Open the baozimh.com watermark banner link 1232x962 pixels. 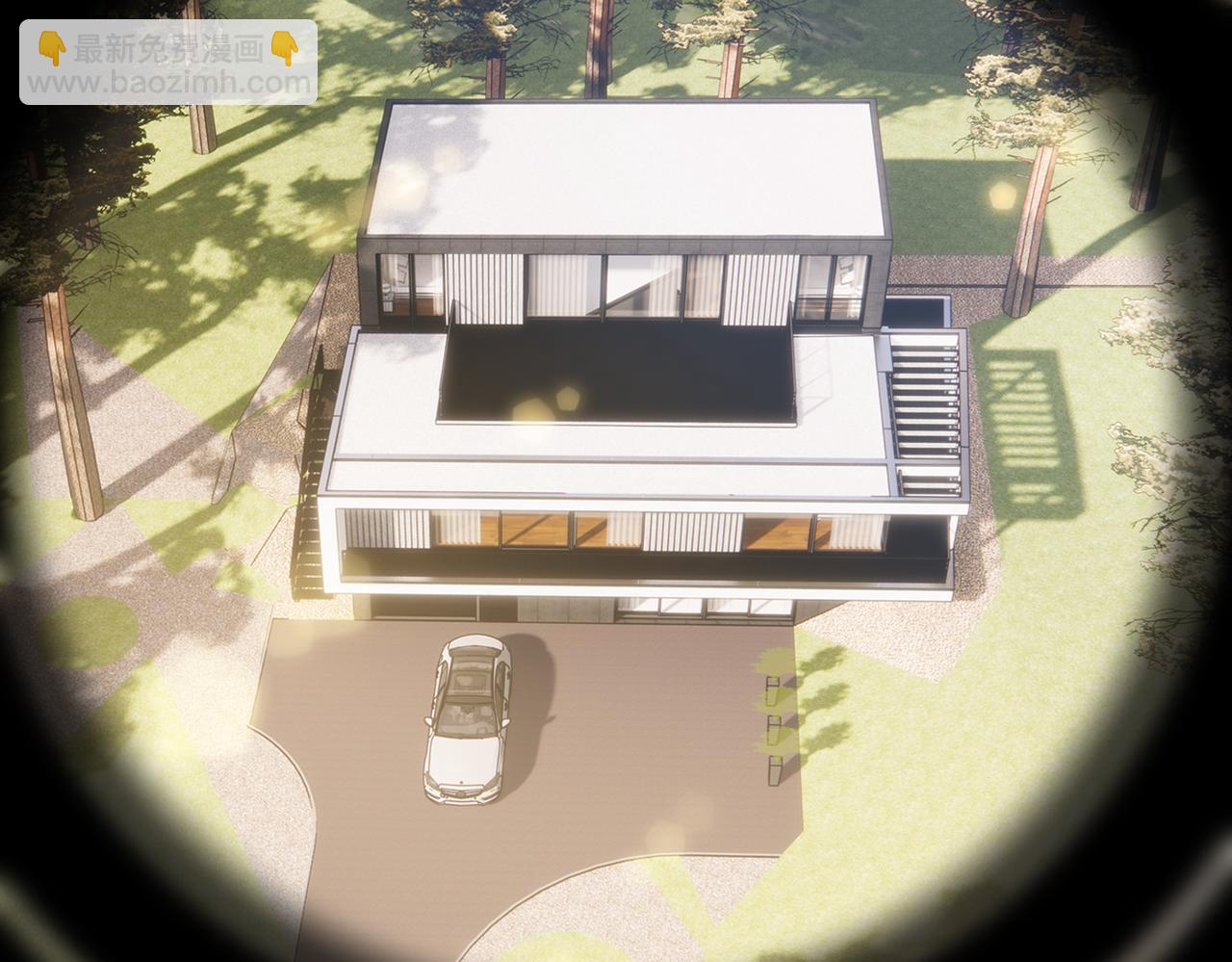(168, 63)
